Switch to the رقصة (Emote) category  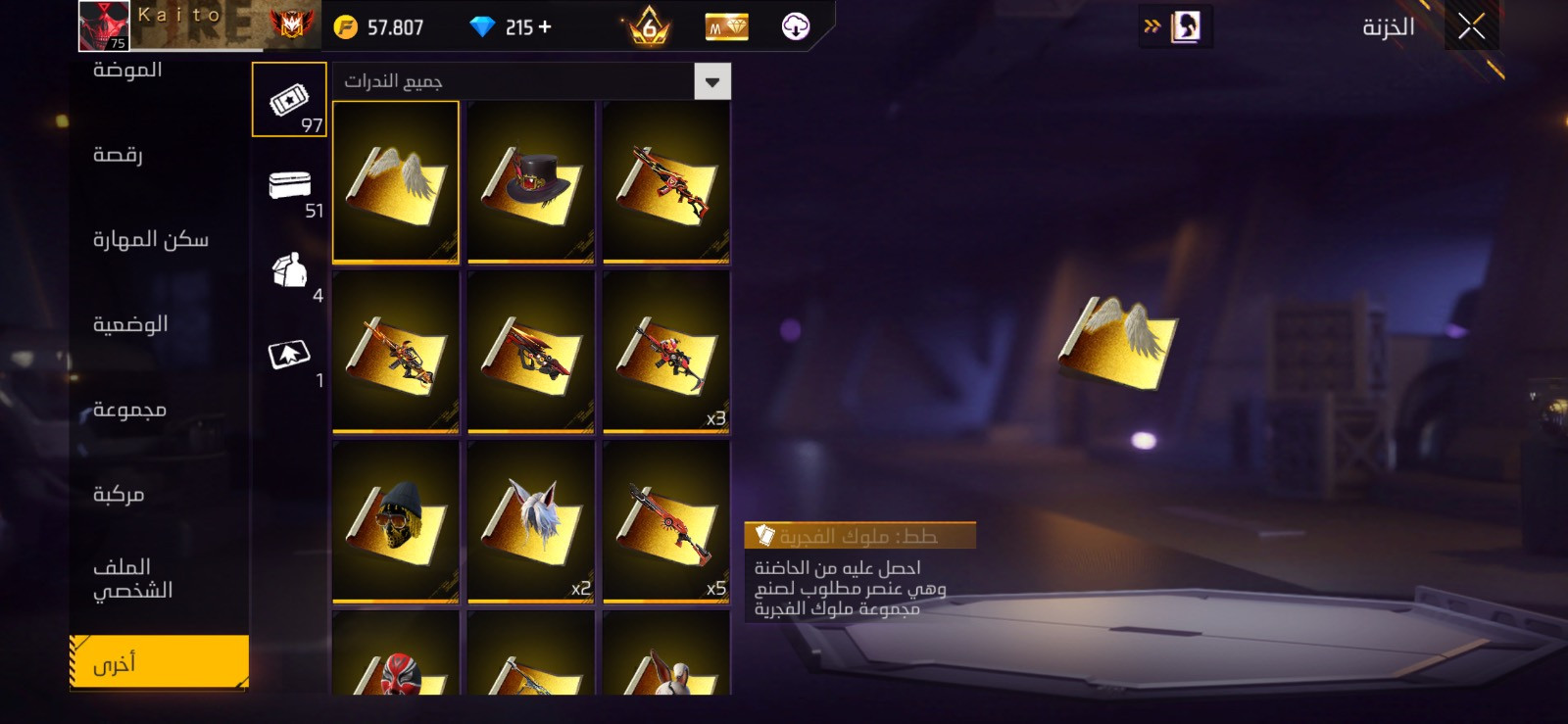coord(118,155)
